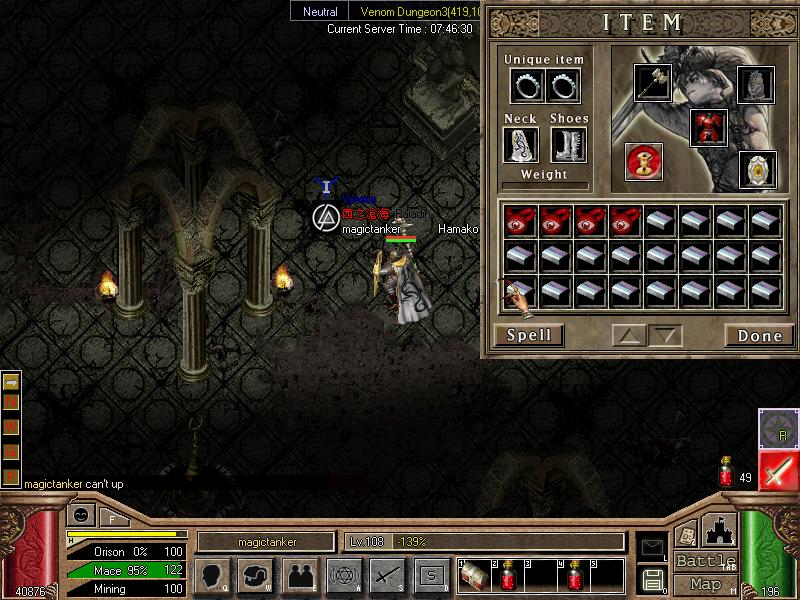Screen dimensions: 800x600
Task: Close the item panel with Done
Action: point(759,335)
